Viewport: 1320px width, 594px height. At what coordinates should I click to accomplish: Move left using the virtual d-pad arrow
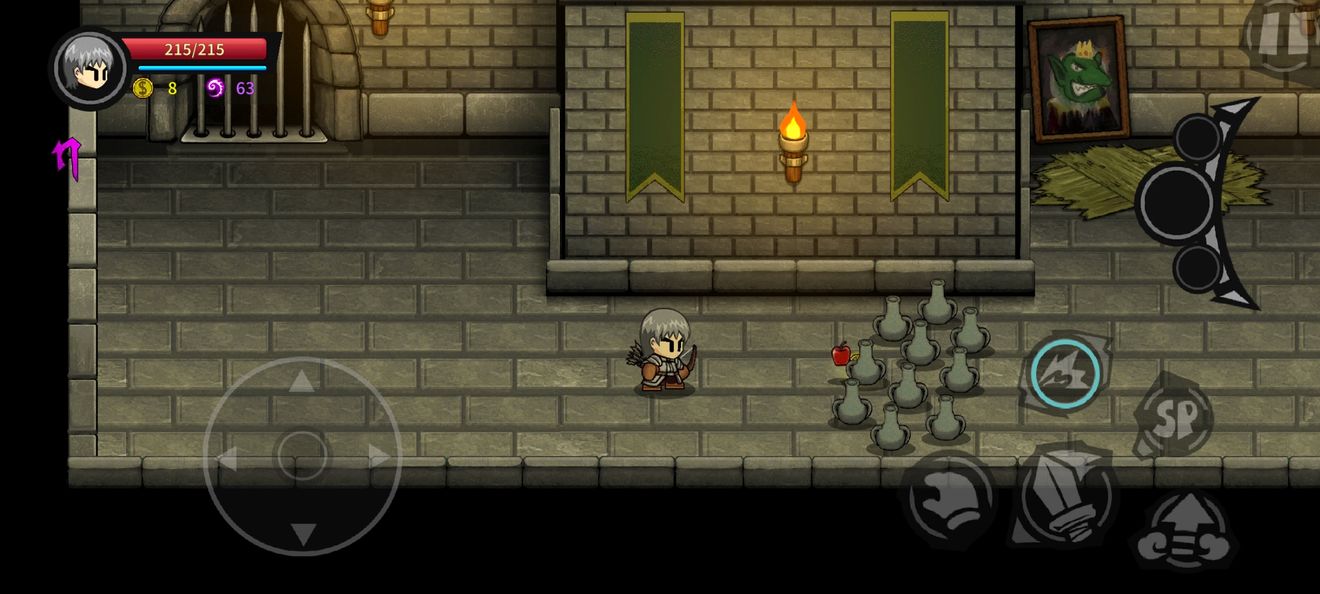click(x=226, y=458)
